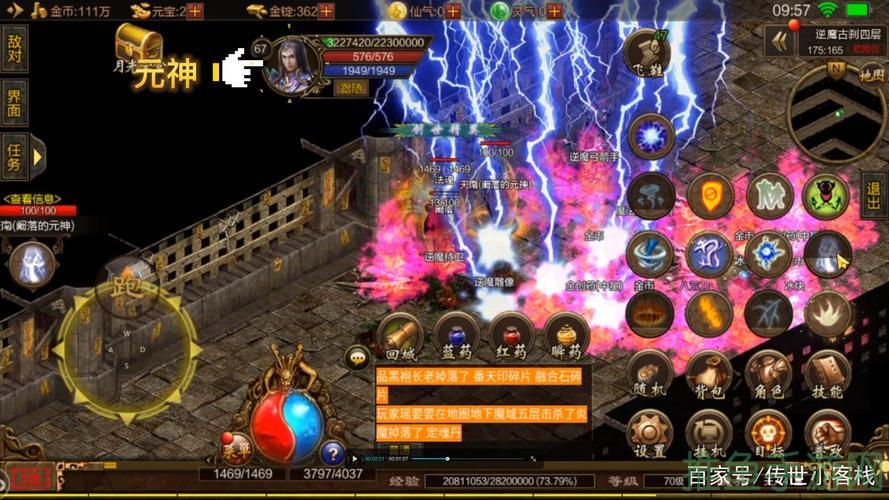
Task: Open the 角色 character sheet
Action: (768, 374)
